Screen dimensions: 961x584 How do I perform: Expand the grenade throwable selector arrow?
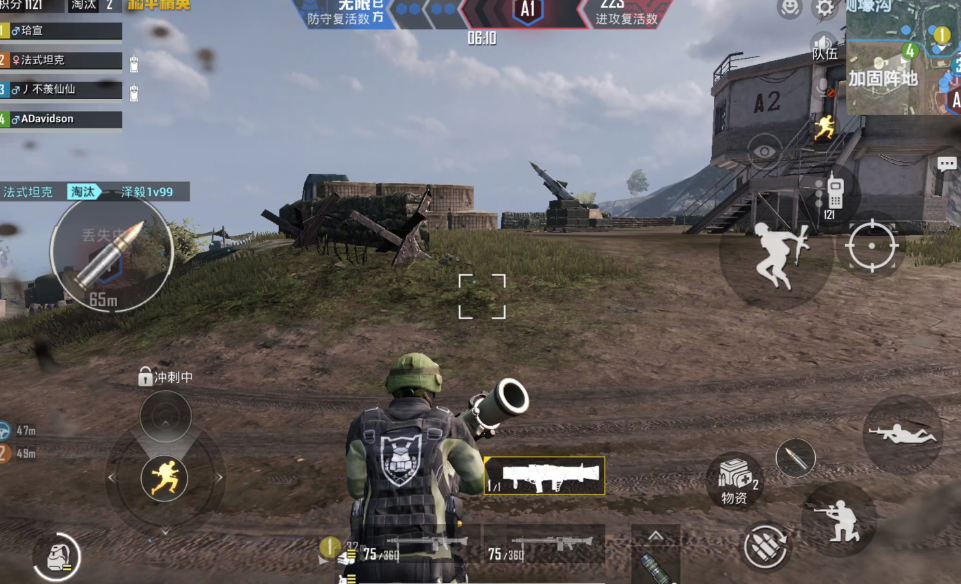(655, 536)
